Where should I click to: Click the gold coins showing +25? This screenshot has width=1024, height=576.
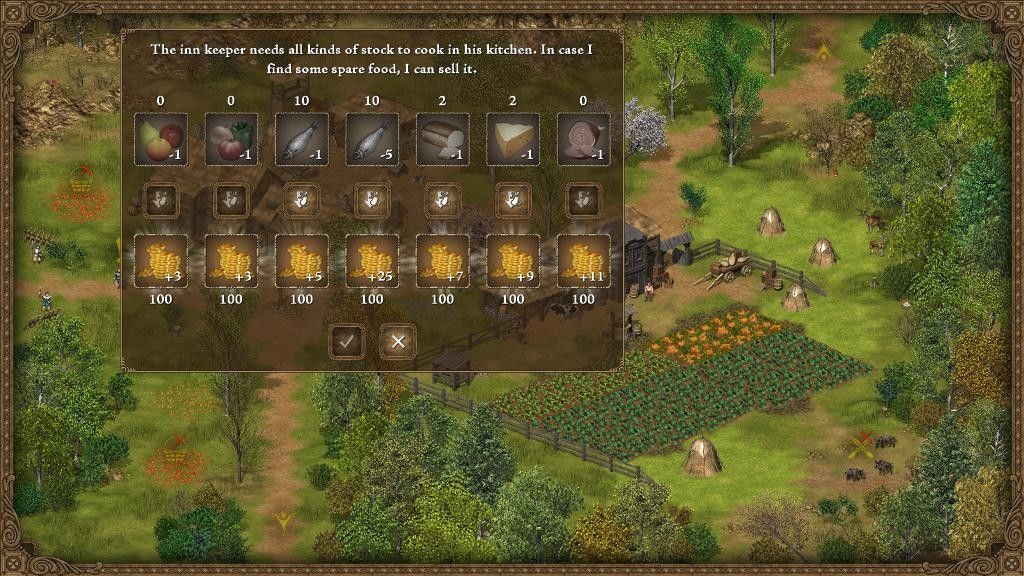pyautogui.click(x=372, y=261)
